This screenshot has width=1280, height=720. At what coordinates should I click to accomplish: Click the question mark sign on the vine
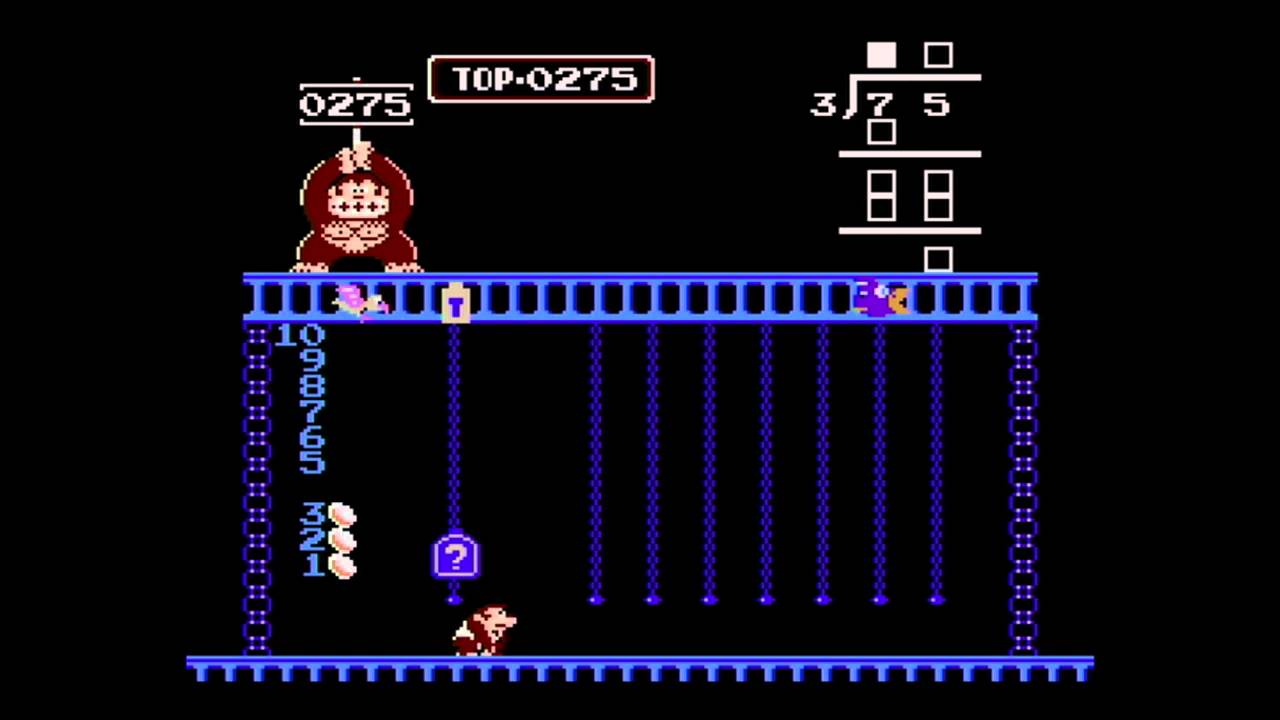pyautogui.click(x=456, y=557)
